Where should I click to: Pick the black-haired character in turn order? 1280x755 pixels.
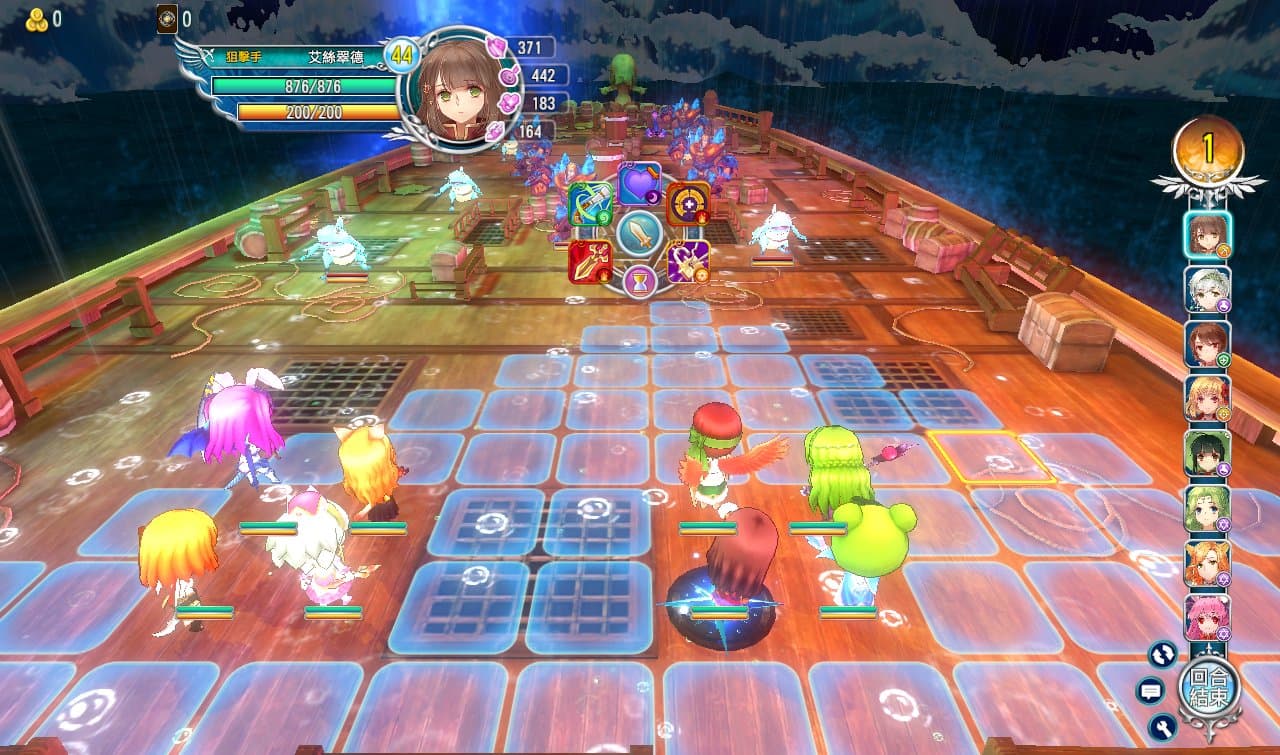tap(1207, 453)
